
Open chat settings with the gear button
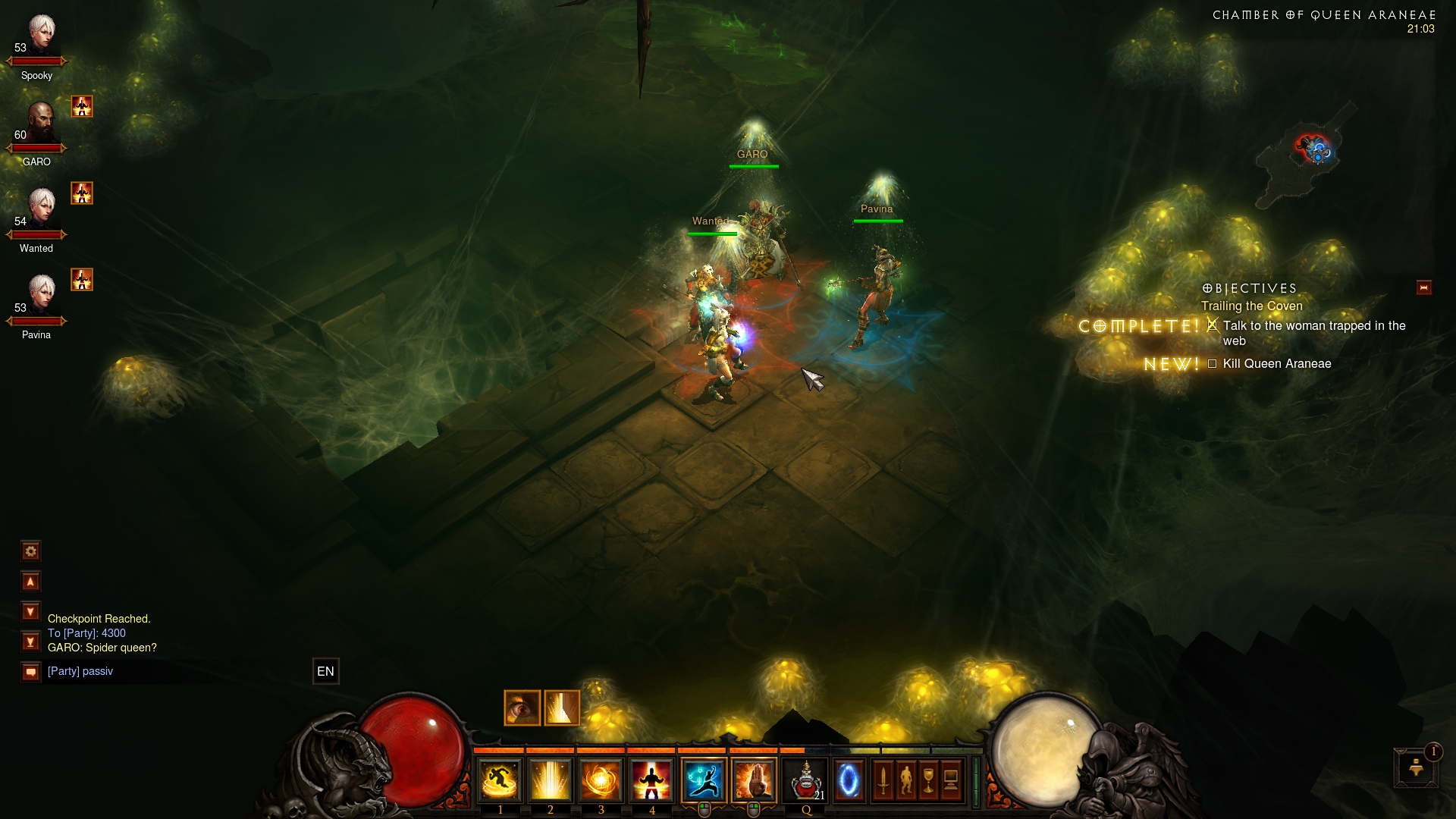point(31,551)
